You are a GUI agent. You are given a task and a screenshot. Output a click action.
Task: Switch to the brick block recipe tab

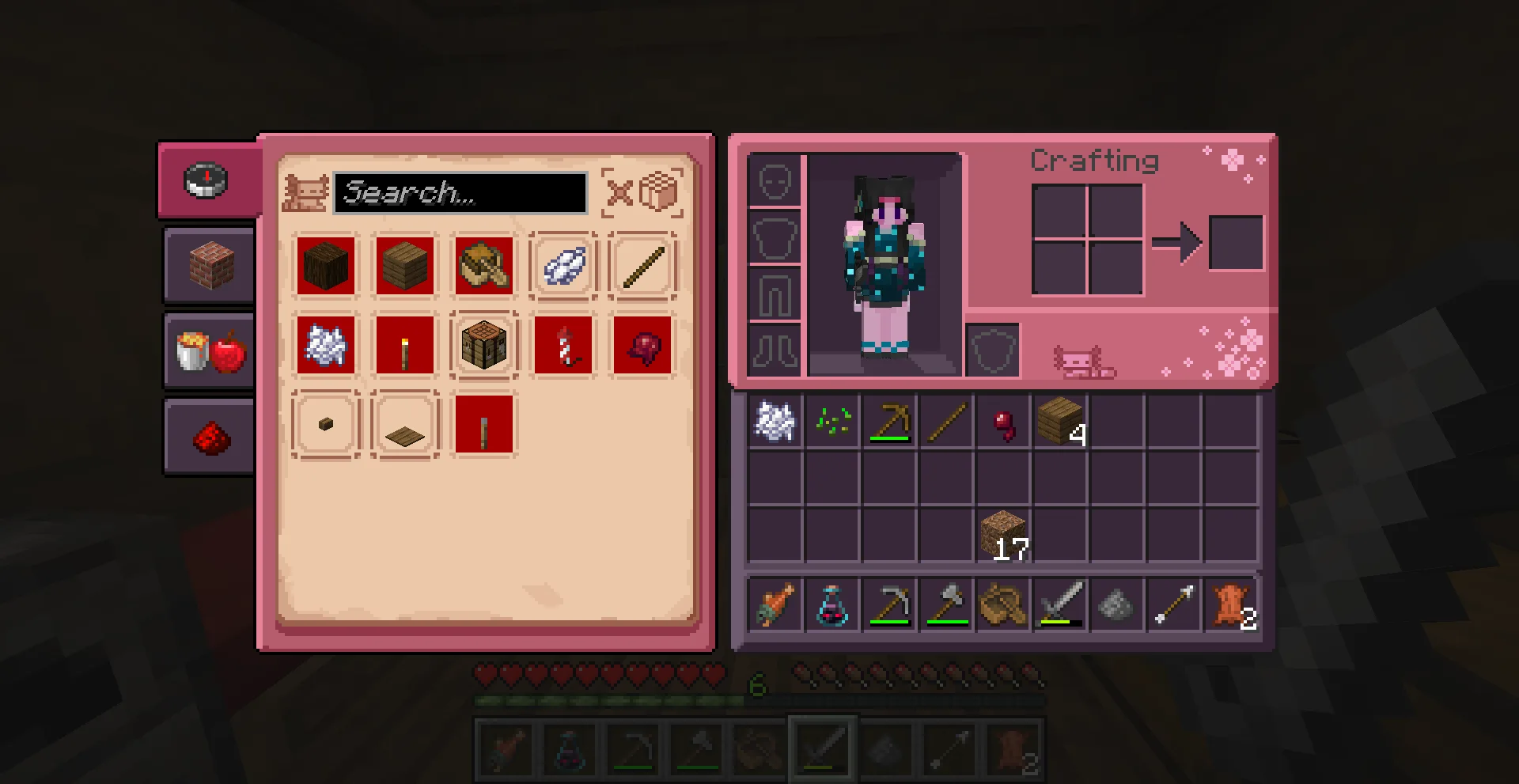(x=210, y=265)
